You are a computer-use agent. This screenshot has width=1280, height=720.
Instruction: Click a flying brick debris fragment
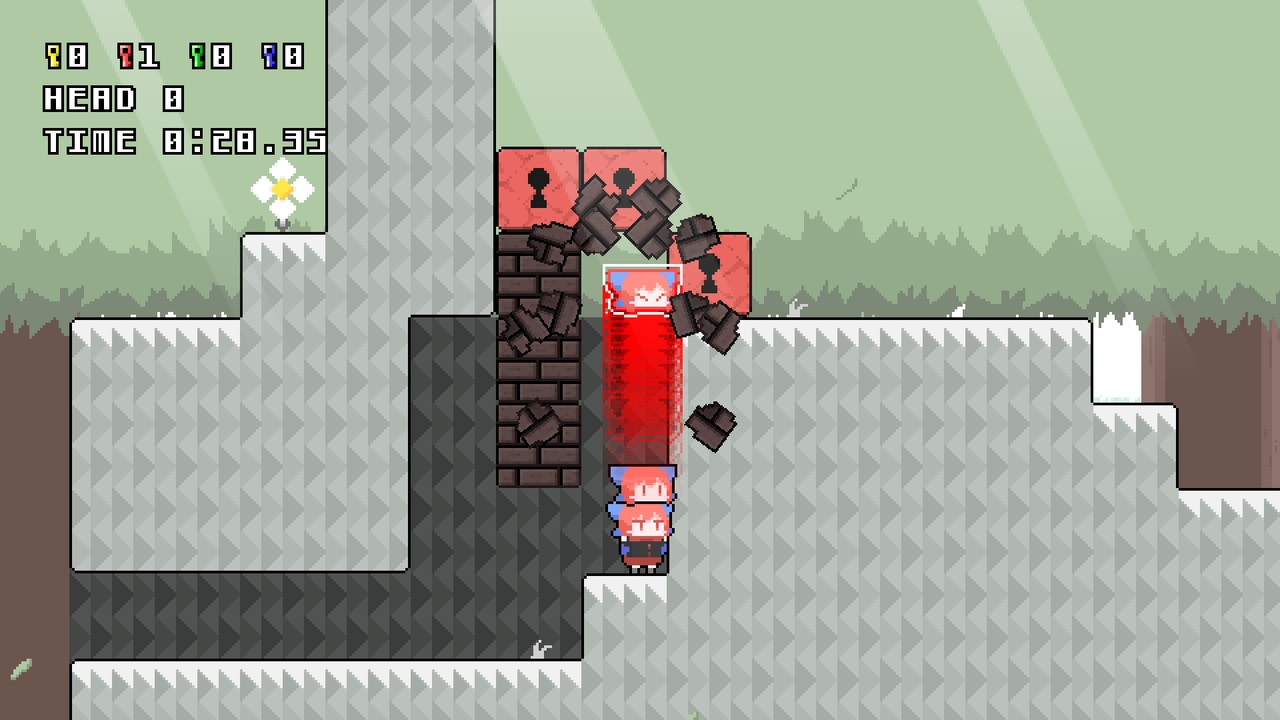click(x=710, y=425)
